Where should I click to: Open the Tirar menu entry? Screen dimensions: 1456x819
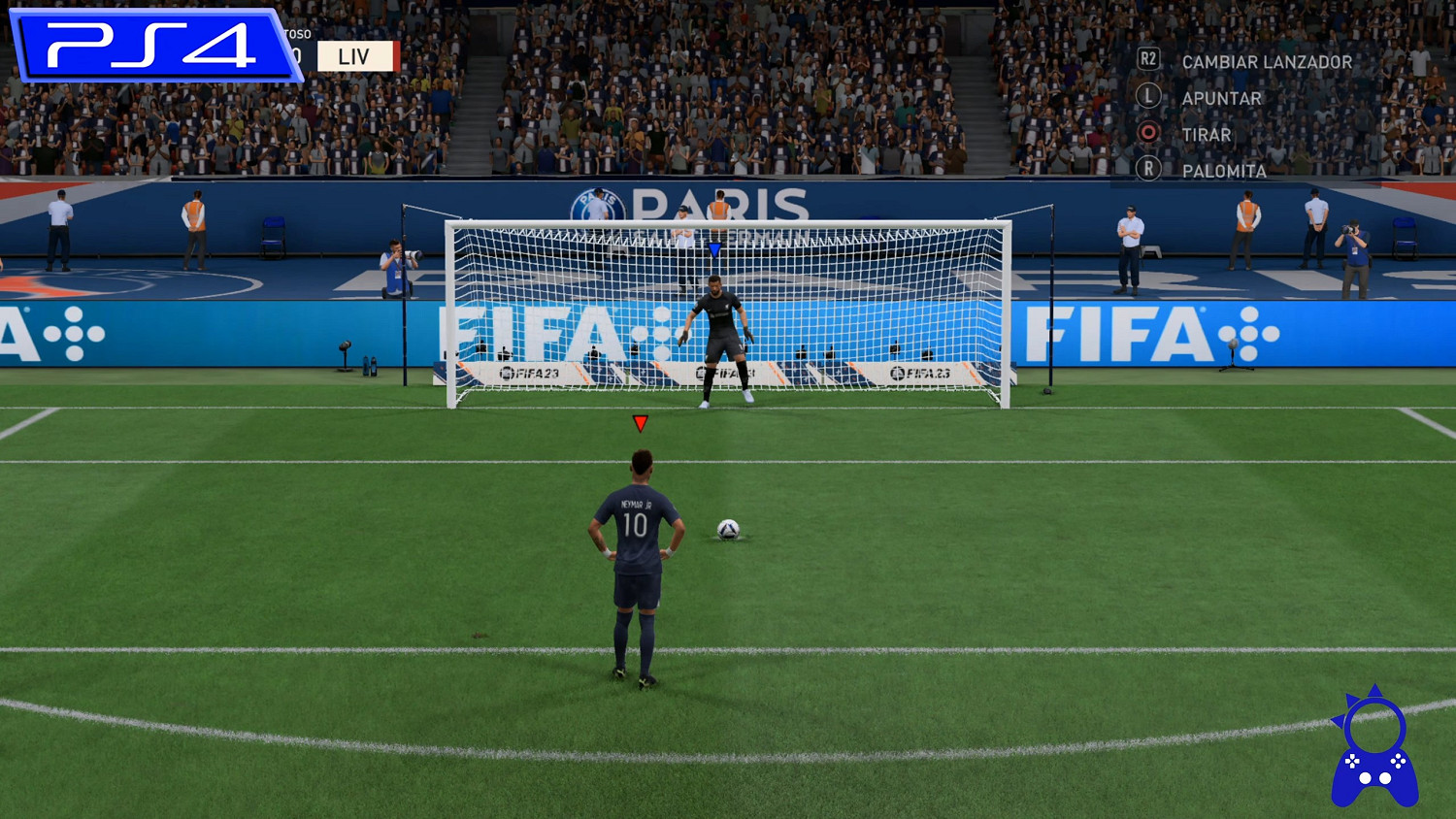coord(1207,135)
